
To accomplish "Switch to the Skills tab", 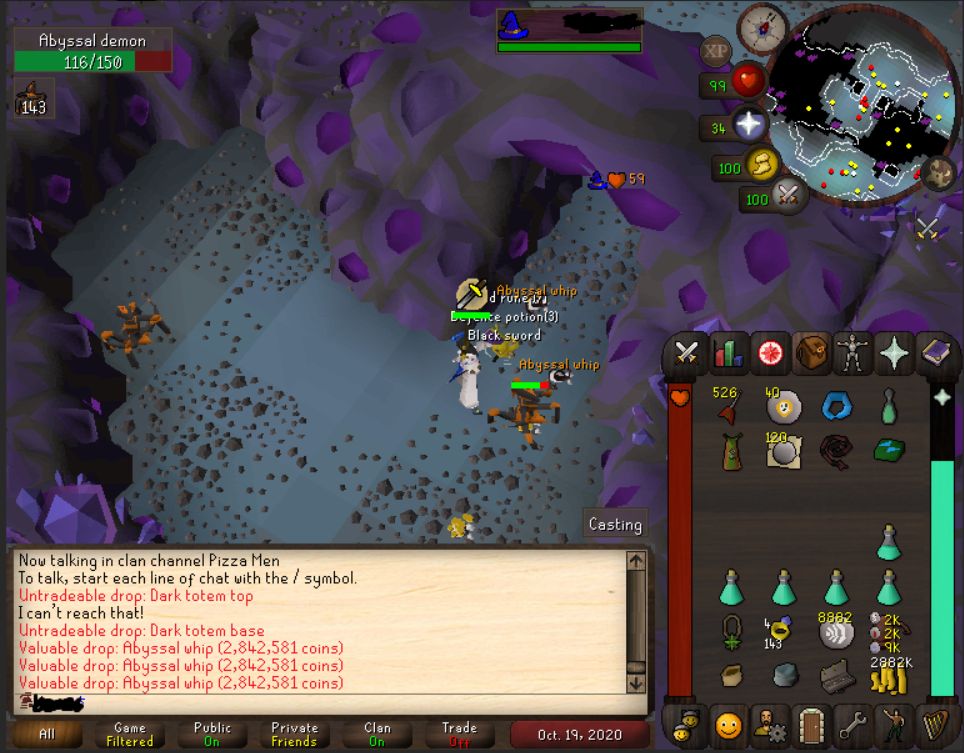I will pyautogui.click(x=729, y=353).
